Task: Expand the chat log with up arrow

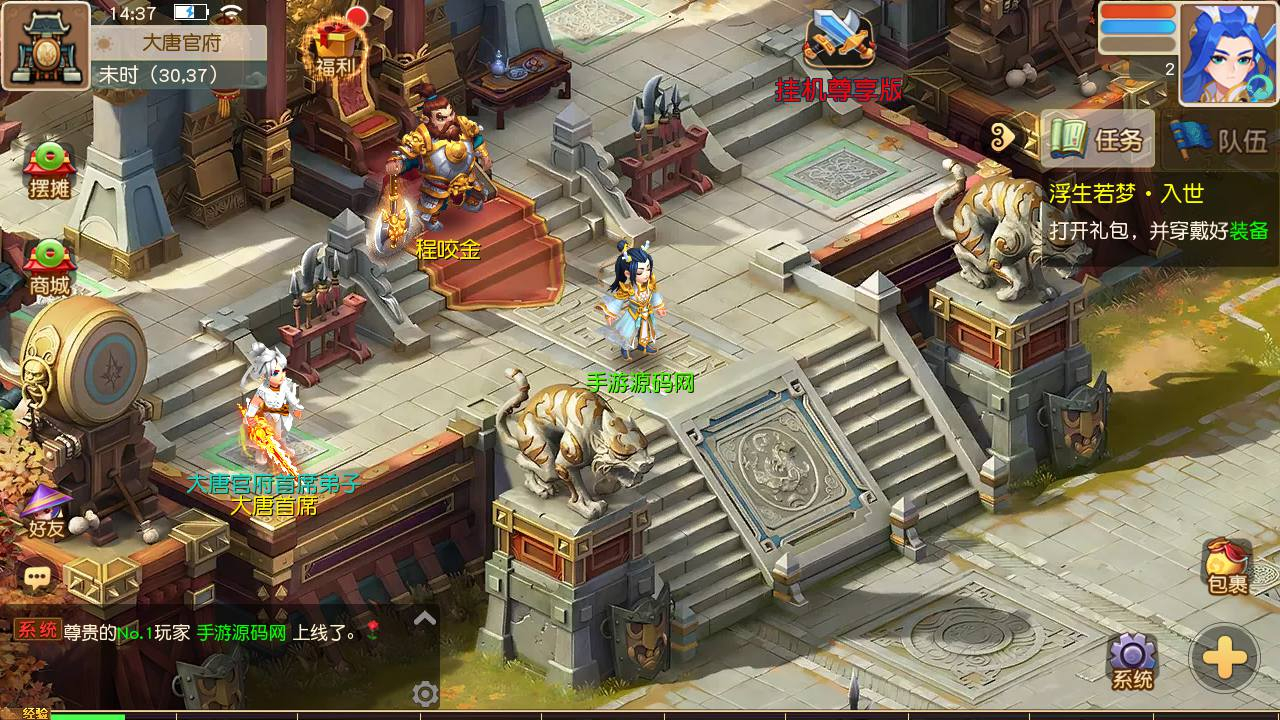Action: click(x=425, y=618)
